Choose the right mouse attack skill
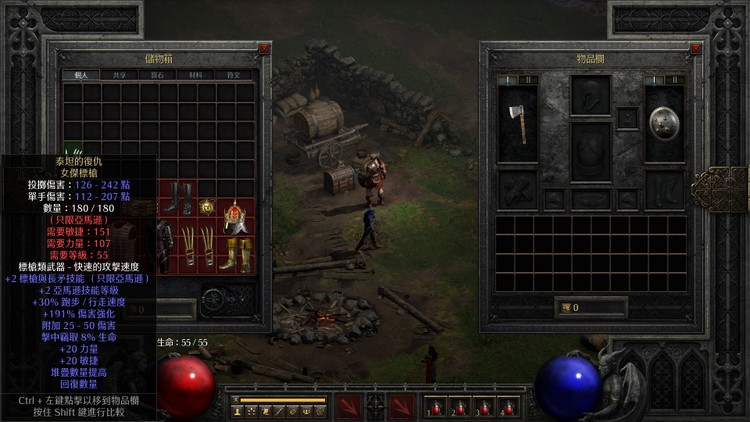The width and height of the screenshot is (750, 422). pyautogui.click(x=402, y=405)
